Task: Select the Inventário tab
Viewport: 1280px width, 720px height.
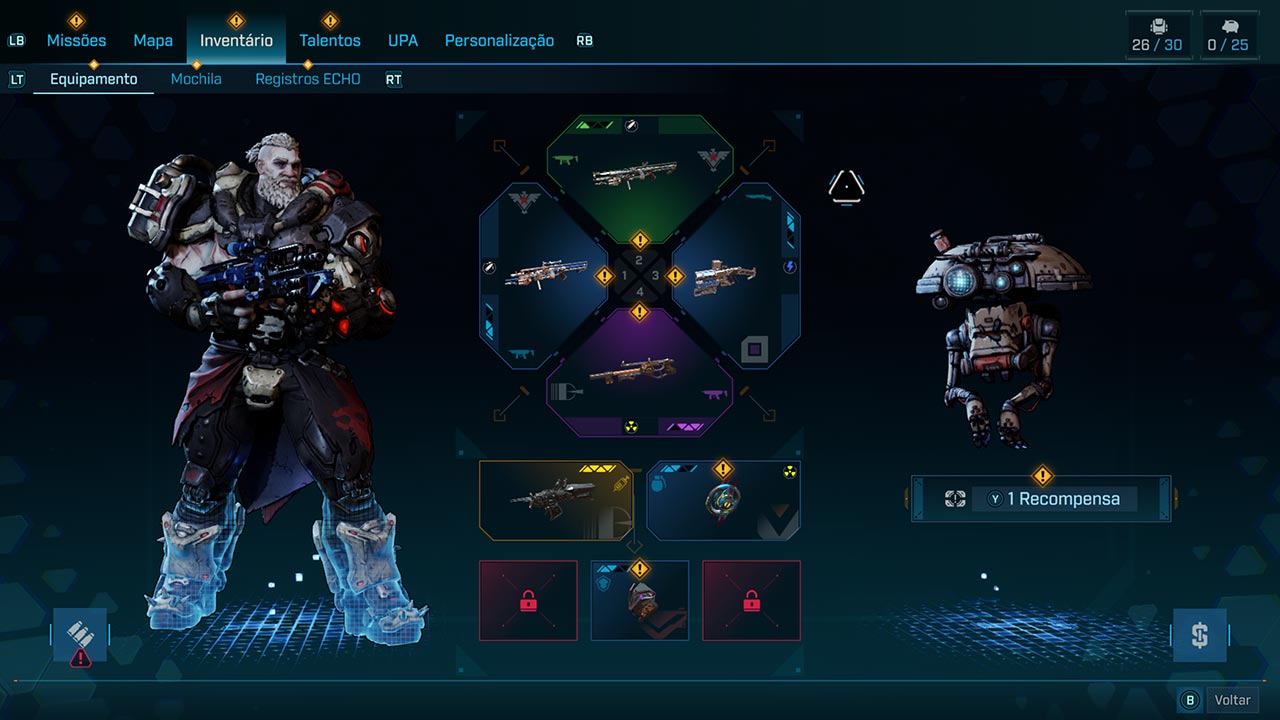Action: [236, 41]
